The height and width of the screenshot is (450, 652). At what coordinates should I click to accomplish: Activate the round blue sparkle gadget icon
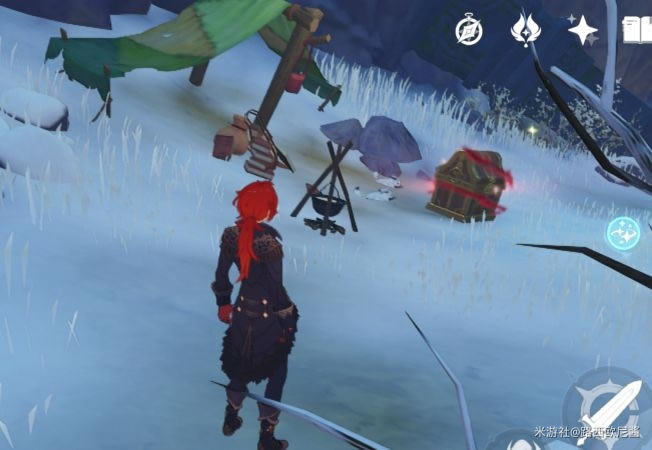tap(623, 233)
